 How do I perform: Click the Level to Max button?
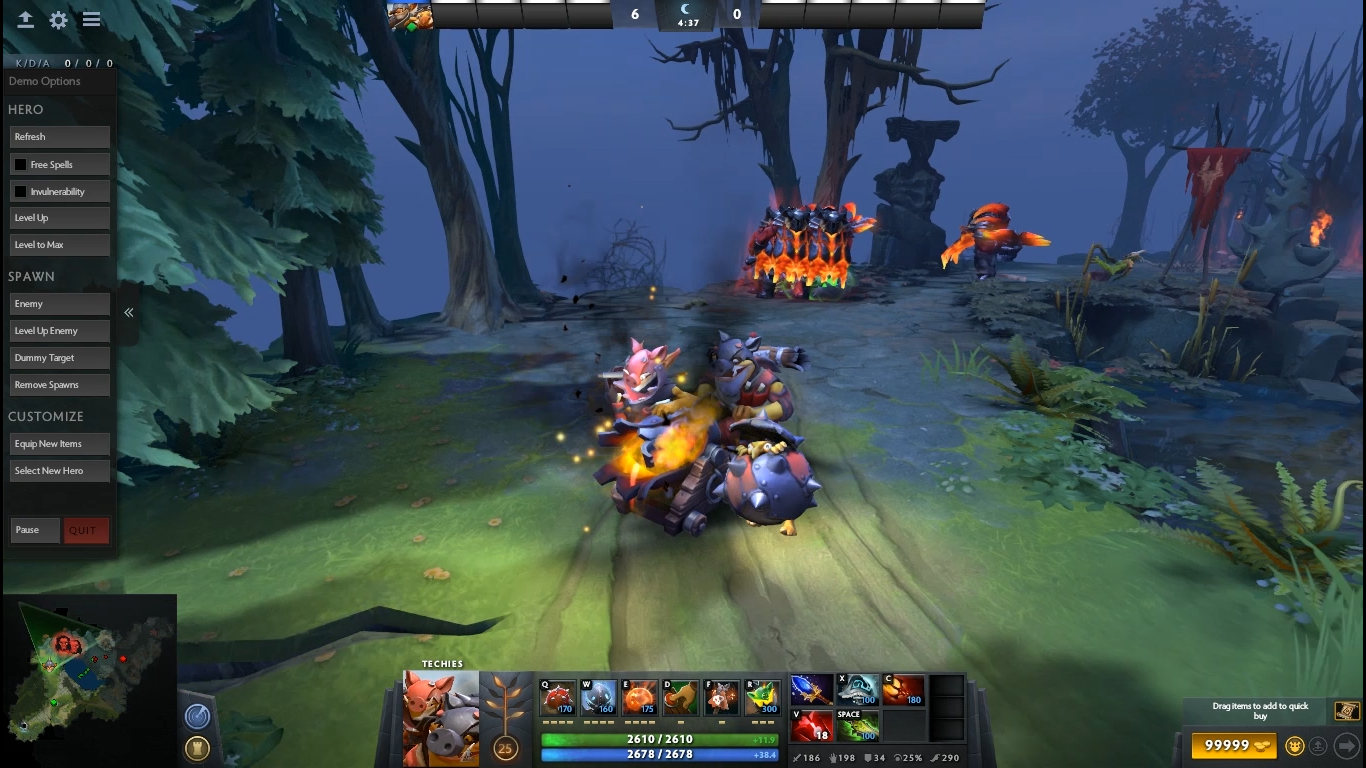(59, 245)
